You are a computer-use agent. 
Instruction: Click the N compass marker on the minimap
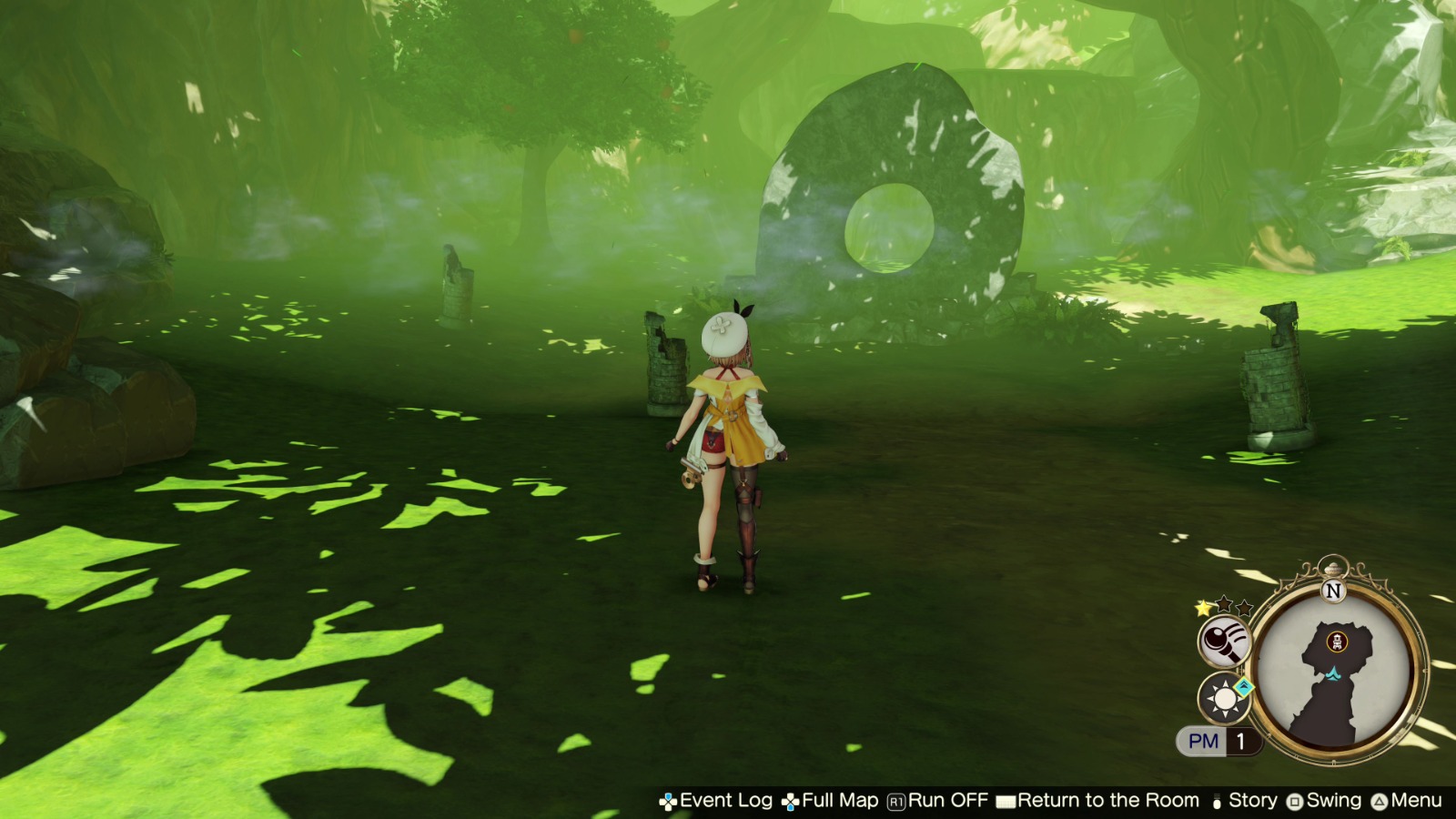pos(1332,589)
